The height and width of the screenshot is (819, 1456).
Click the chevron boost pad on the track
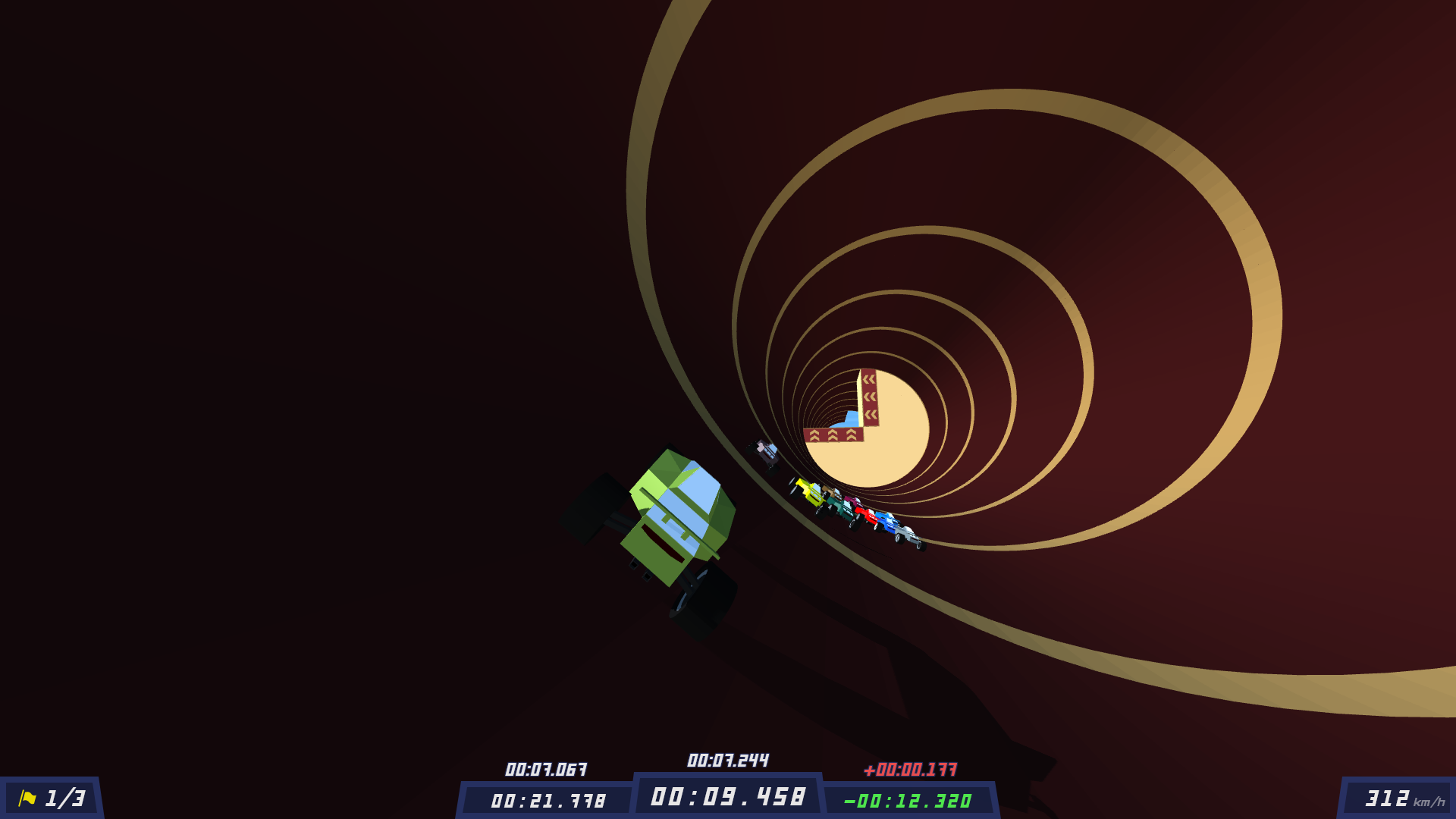(x=832, y=435)
